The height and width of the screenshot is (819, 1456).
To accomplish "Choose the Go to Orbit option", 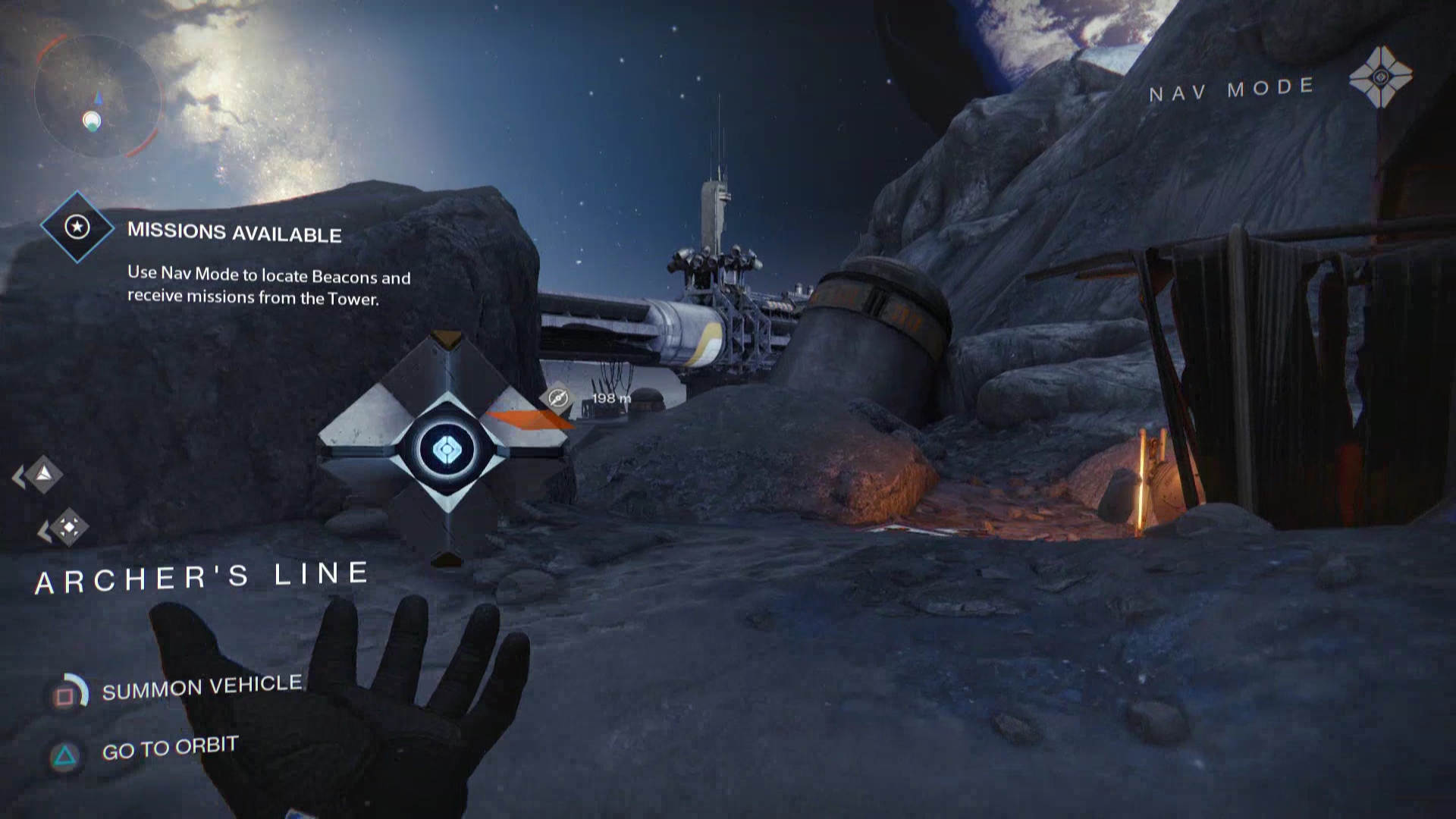I will [170, 748].
